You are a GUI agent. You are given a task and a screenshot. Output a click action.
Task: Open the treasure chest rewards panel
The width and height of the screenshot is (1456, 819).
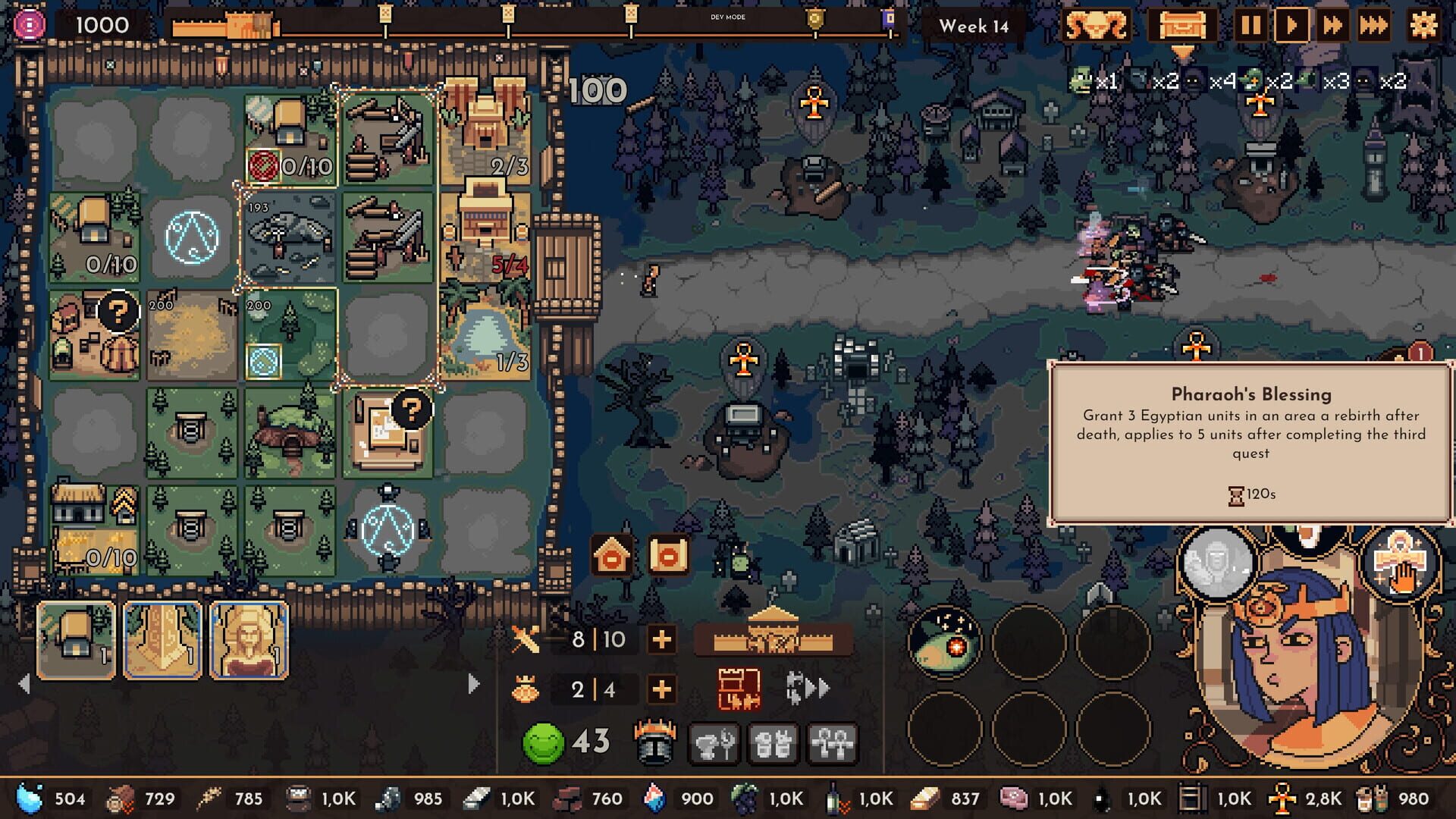tap(1184, 25)
